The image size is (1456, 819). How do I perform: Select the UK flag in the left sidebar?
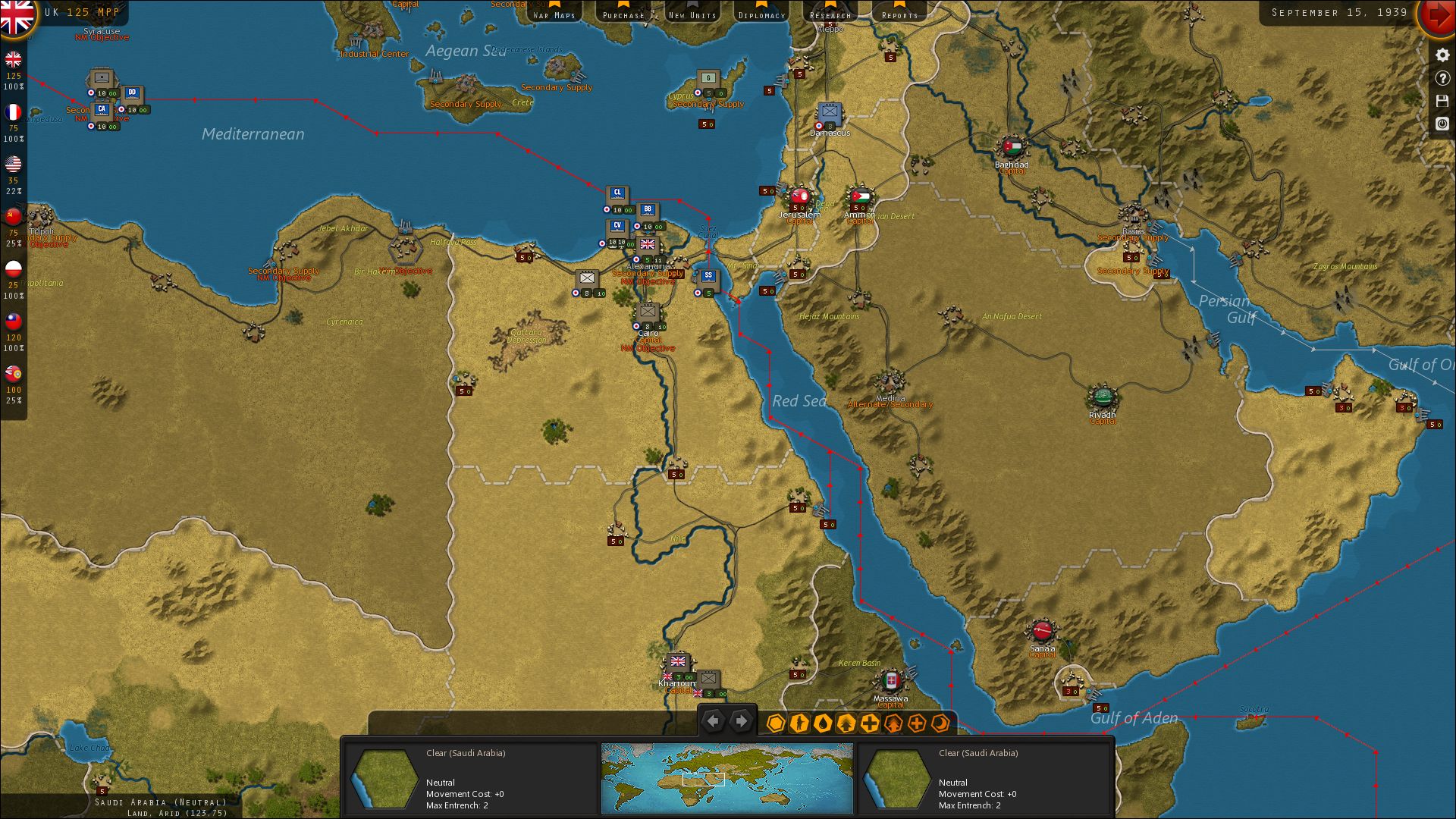[x=13, y=61]
